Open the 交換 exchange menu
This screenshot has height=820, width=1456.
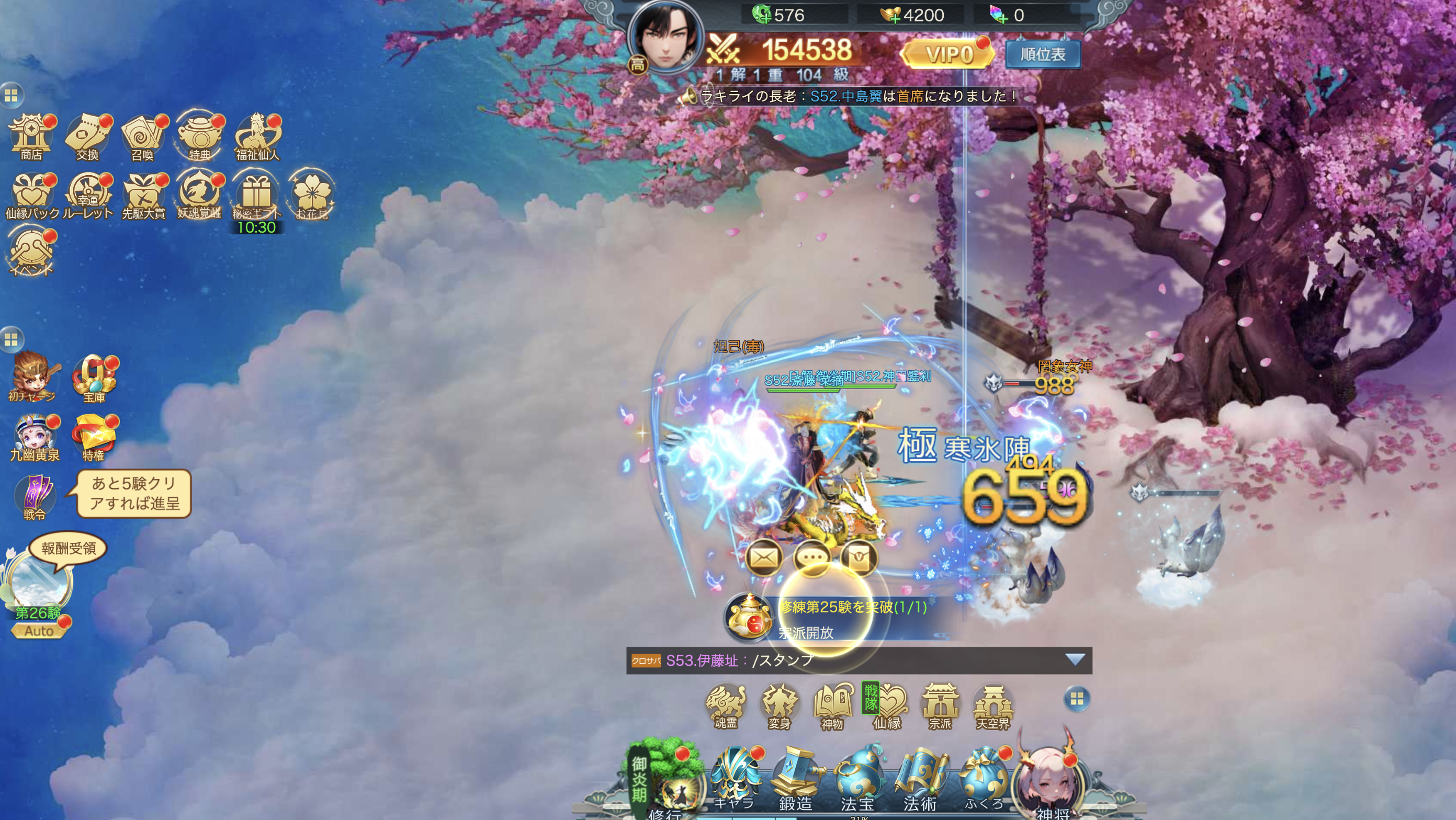tap(87, 137)
